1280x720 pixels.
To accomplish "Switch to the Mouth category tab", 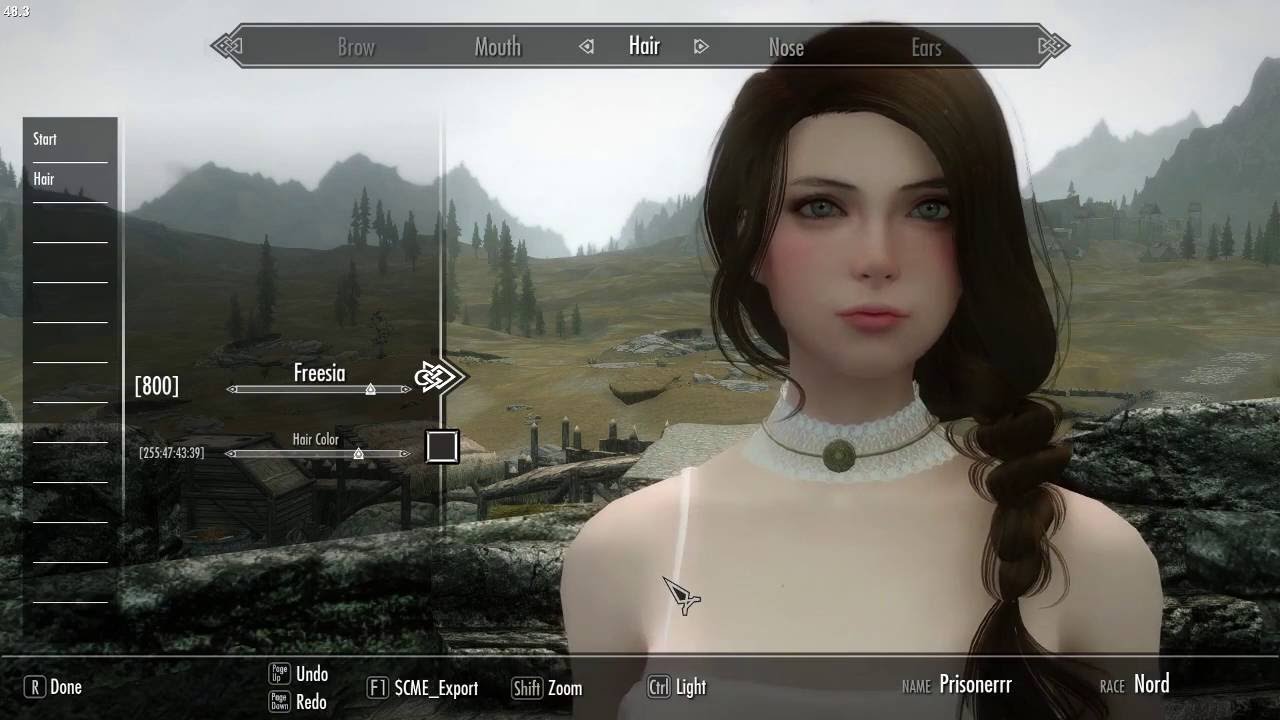I will [497, 47].
